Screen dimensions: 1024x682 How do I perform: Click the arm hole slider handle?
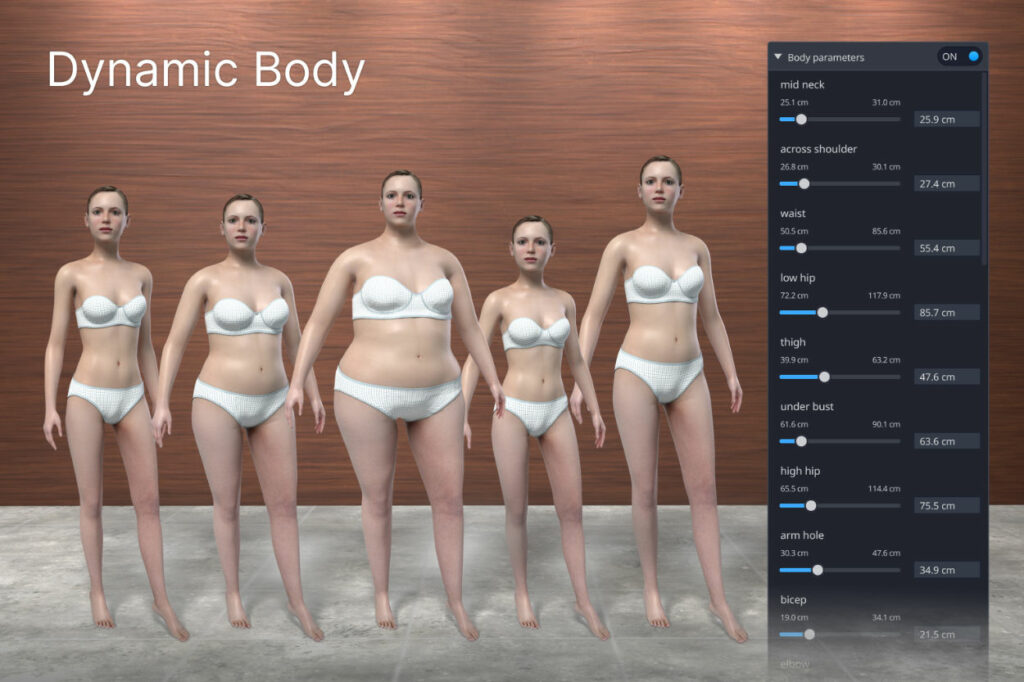point(818,570)
